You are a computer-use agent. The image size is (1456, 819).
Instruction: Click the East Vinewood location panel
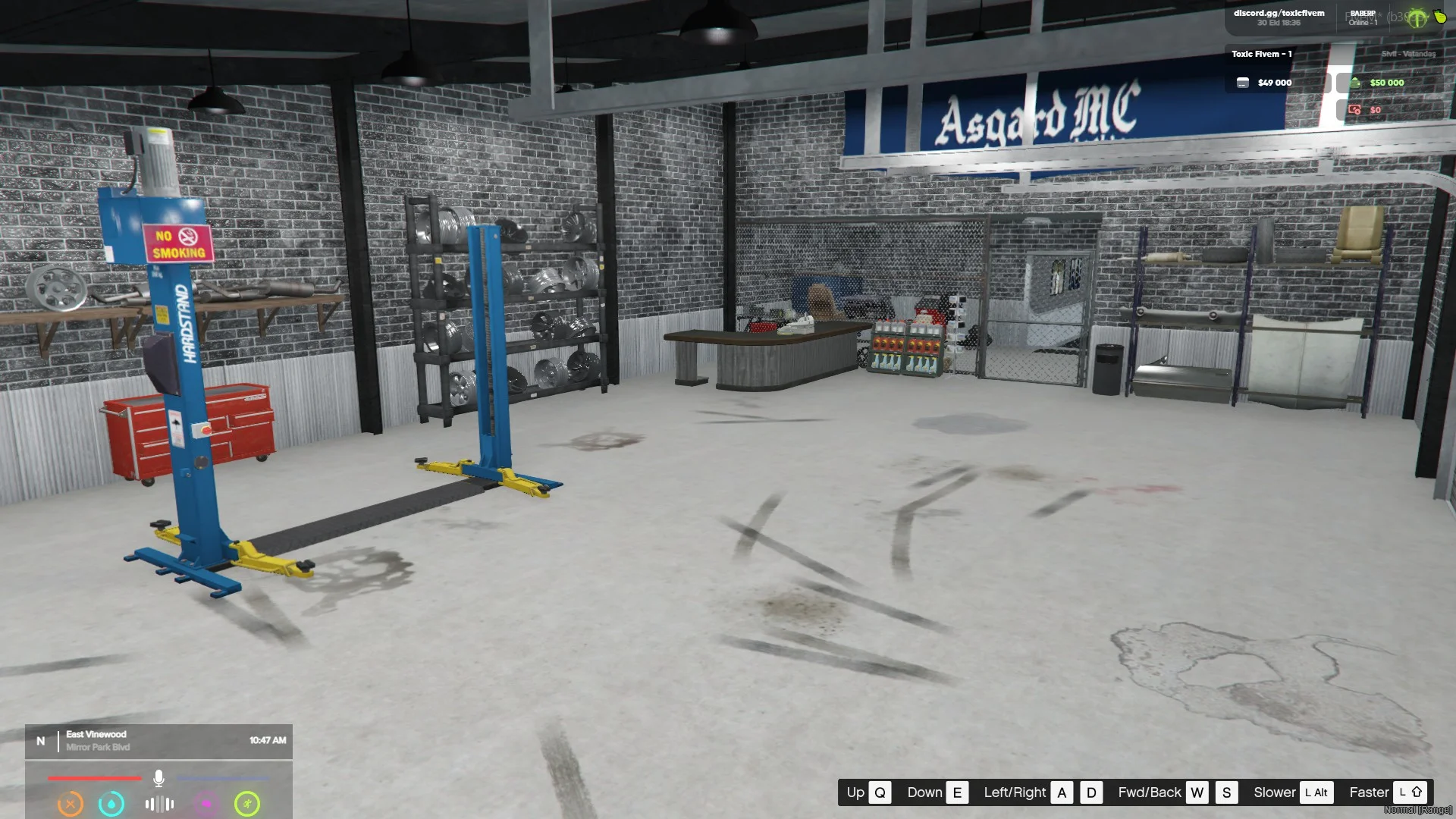[x=158, y=741]
